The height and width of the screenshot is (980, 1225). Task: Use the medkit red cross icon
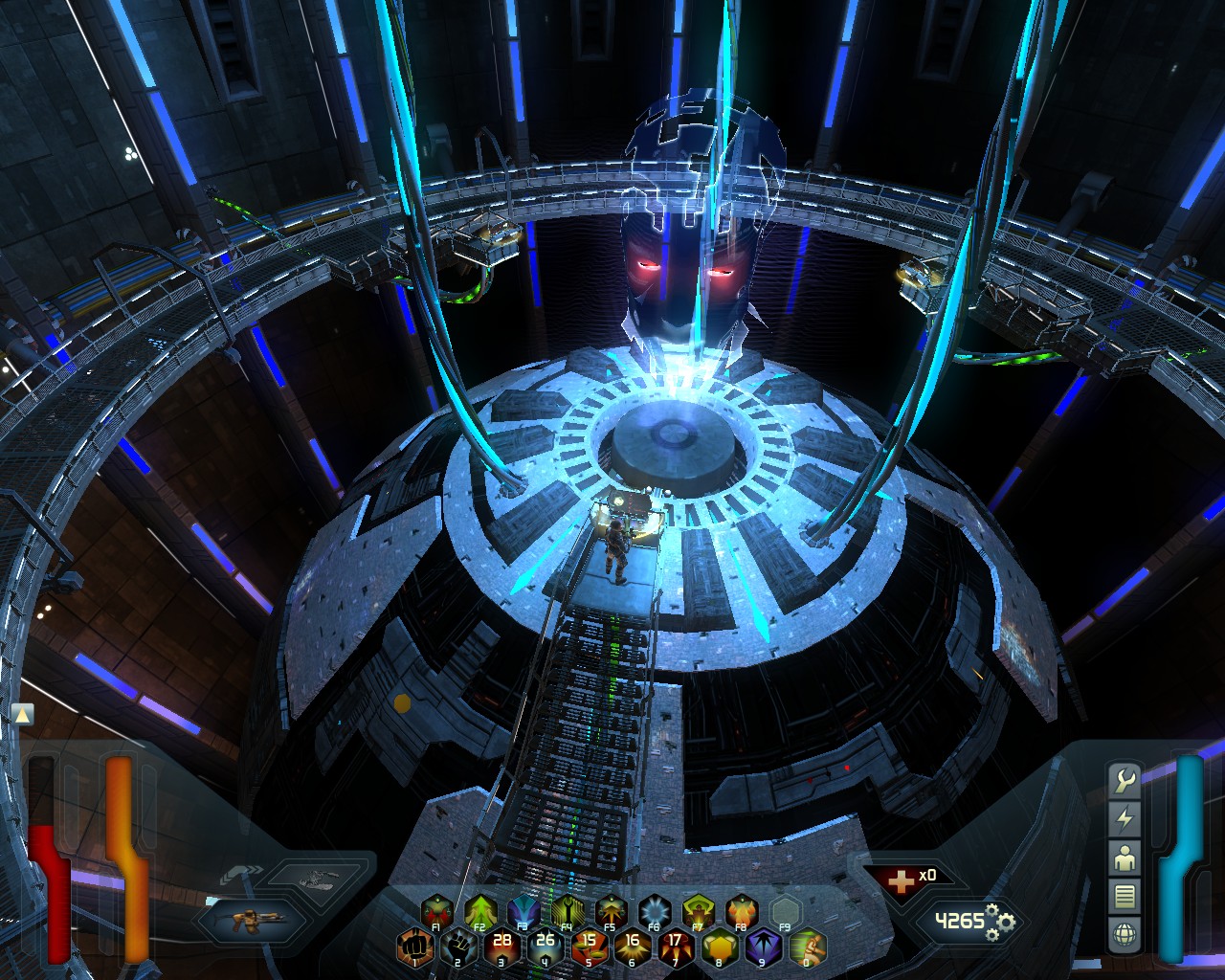(899, 880)
